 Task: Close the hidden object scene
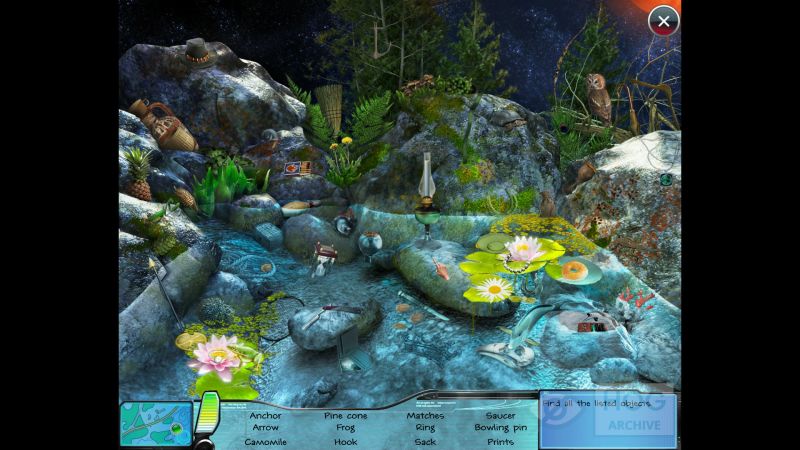[x=663, y=21]
